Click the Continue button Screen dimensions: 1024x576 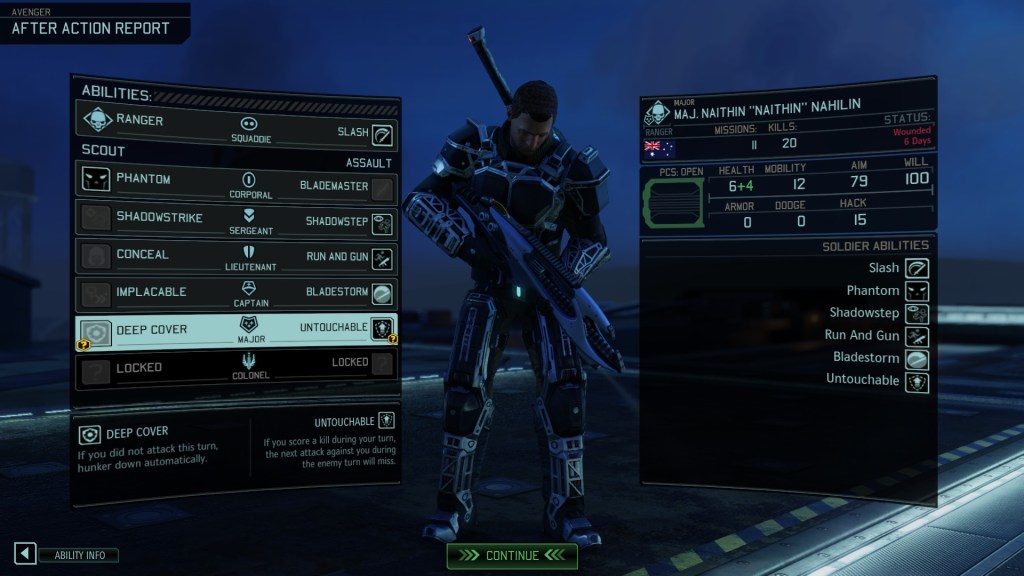(x=511, y=555)
